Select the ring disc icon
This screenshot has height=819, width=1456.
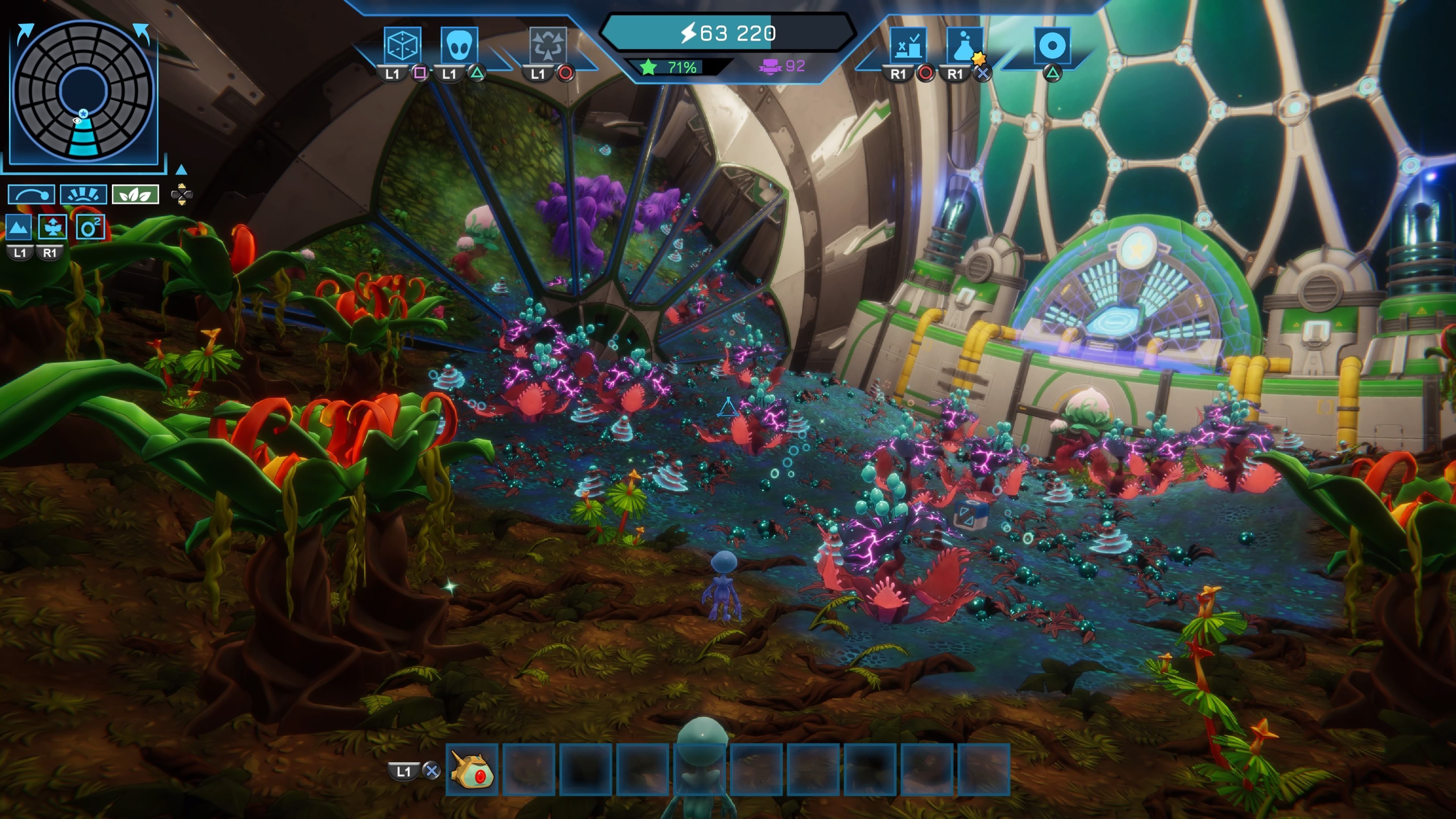click(1052, 45)
